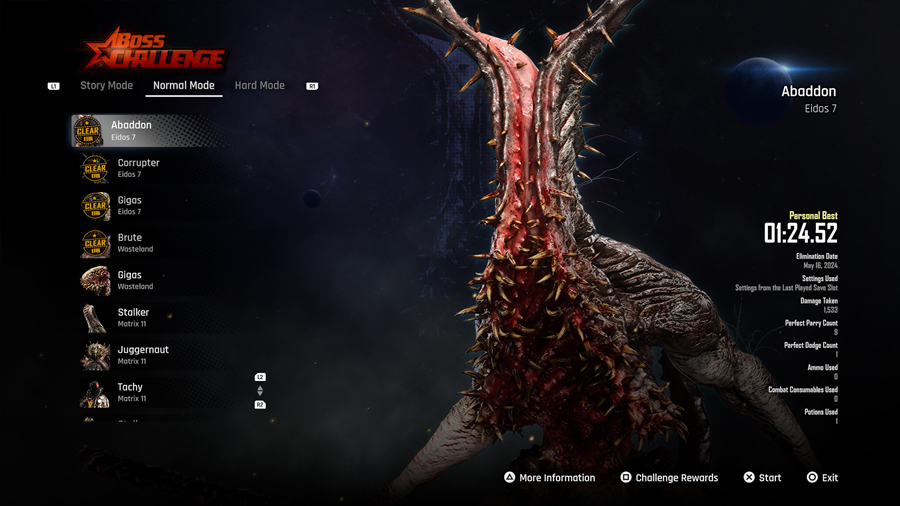Choose the Corrupter boss row
900x506 pixels.
(138, 168)
